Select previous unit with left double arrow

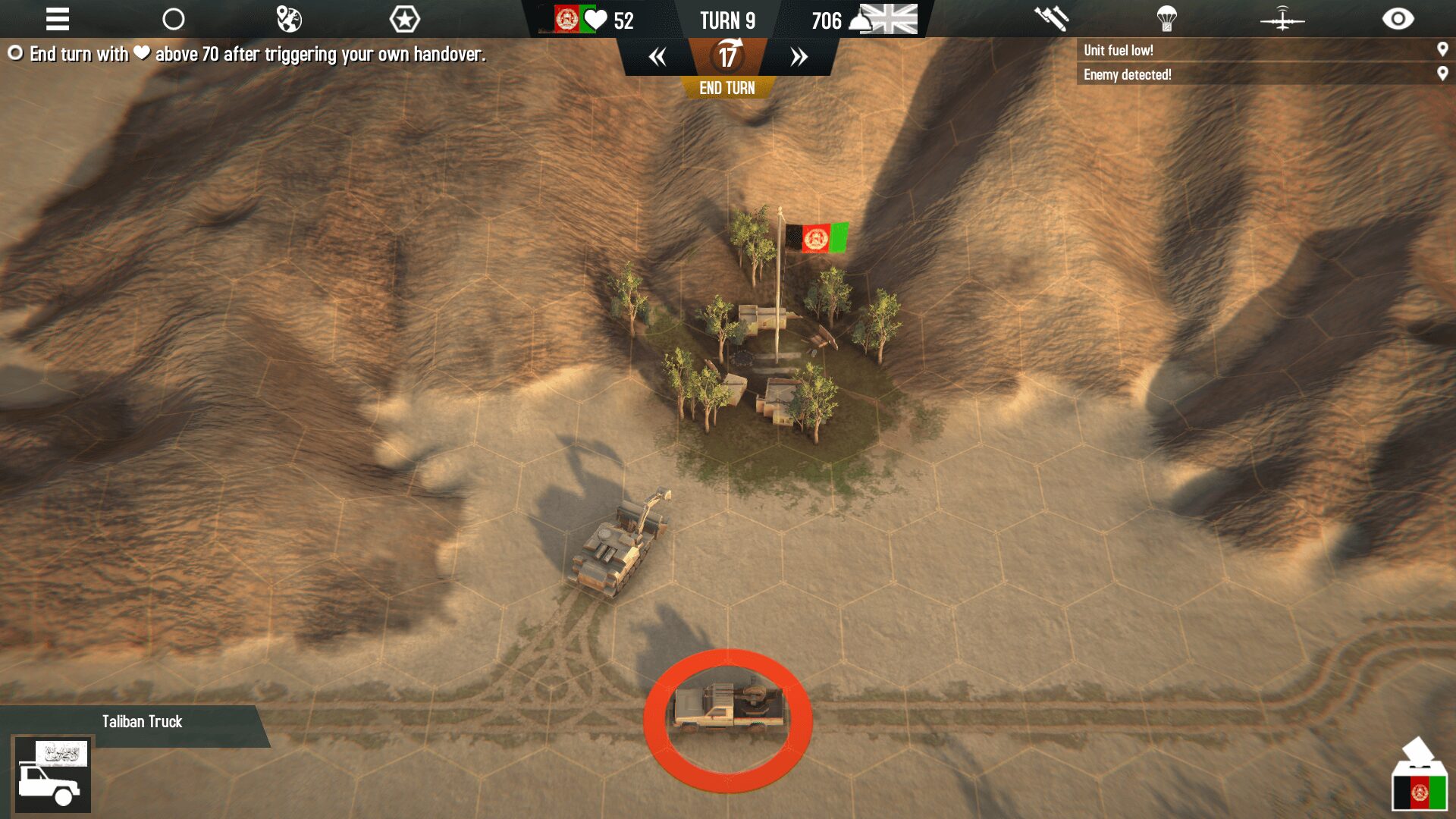tap(657, 57)
